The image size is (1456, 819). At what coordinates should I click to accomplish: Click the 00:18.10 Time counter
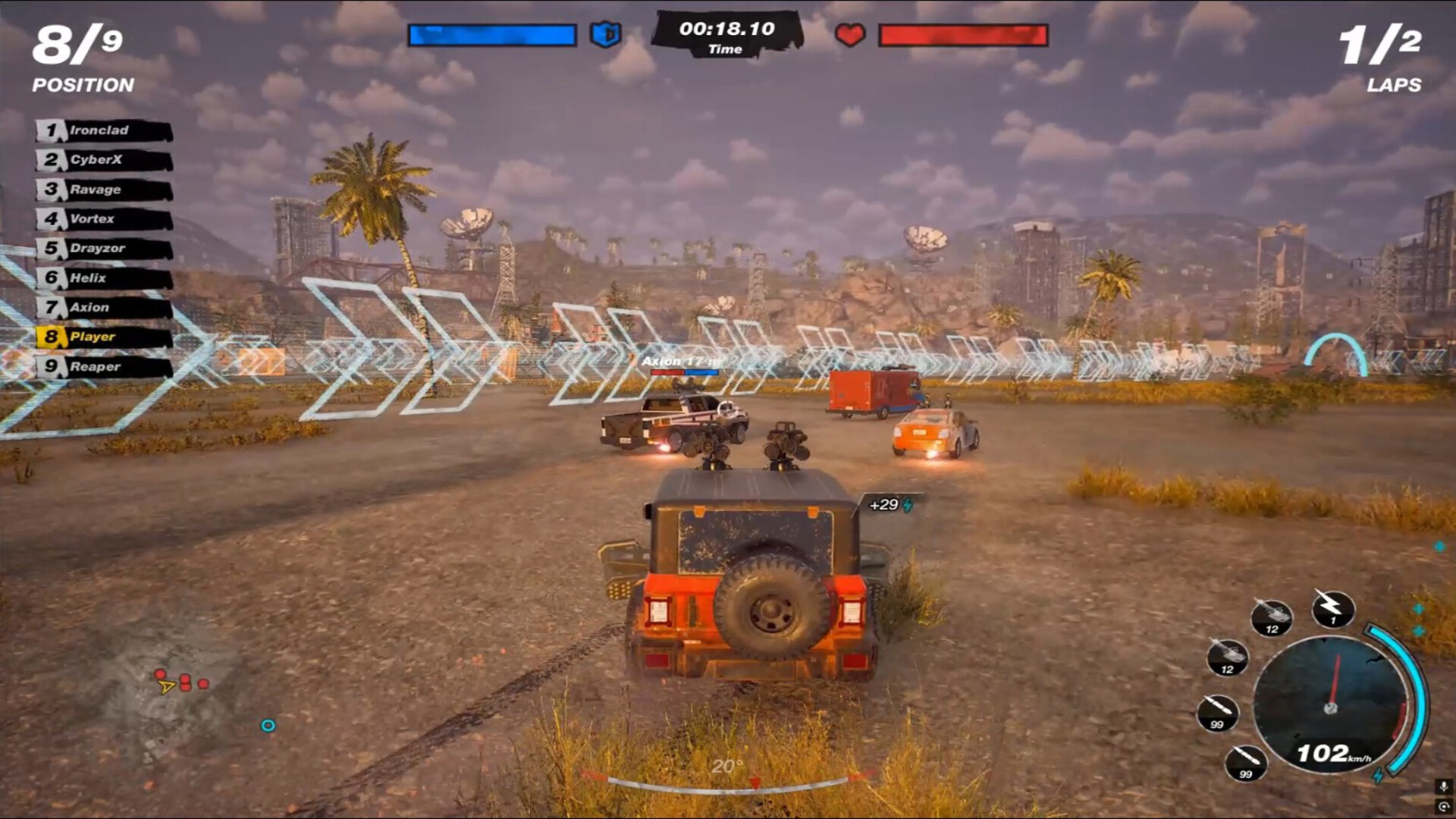point(726,31)
